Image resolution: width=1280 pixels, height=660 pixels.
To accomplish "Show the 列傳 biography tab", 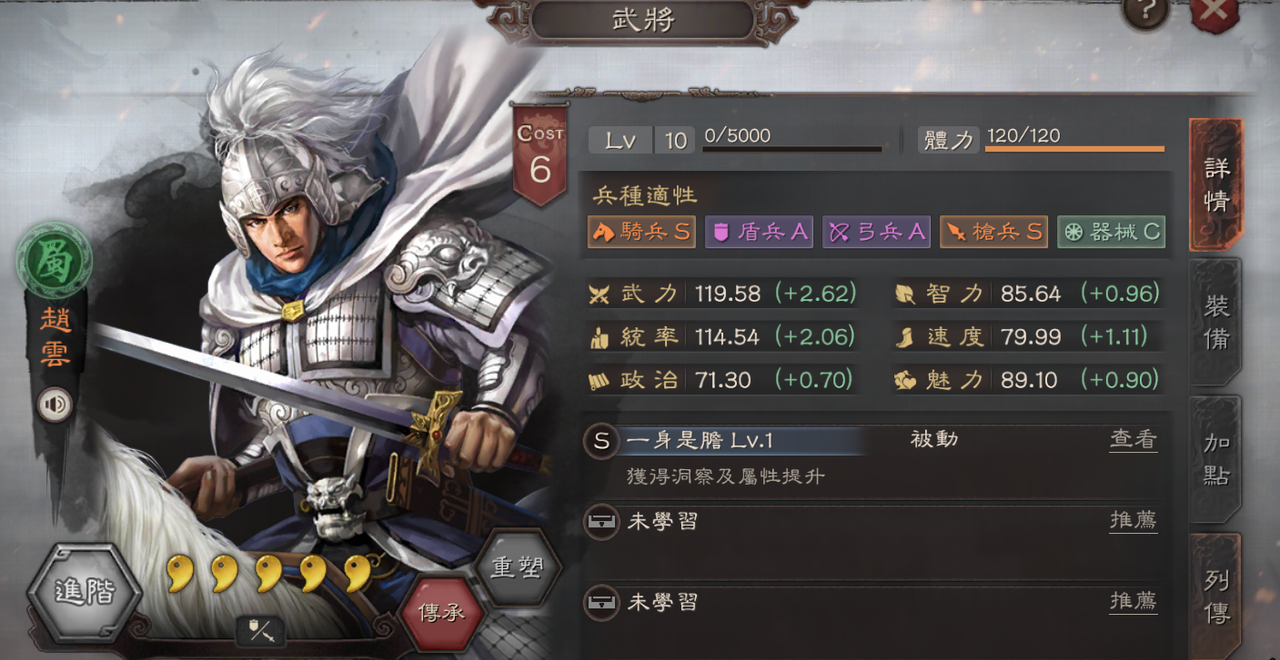I will point(1216,595).
